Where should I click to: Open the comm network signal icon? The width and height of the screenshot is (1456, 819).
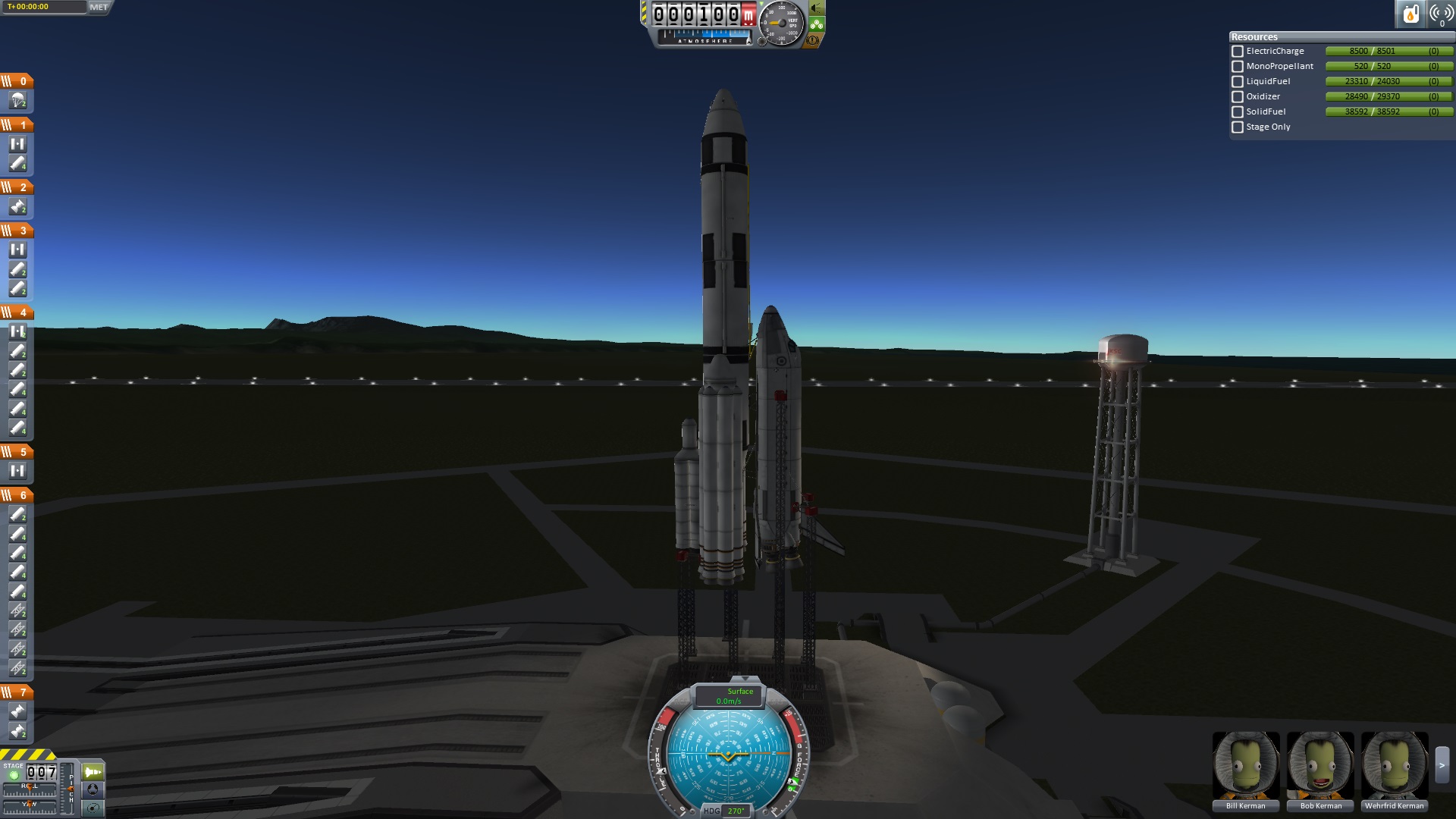click(x=1440, y=14)
